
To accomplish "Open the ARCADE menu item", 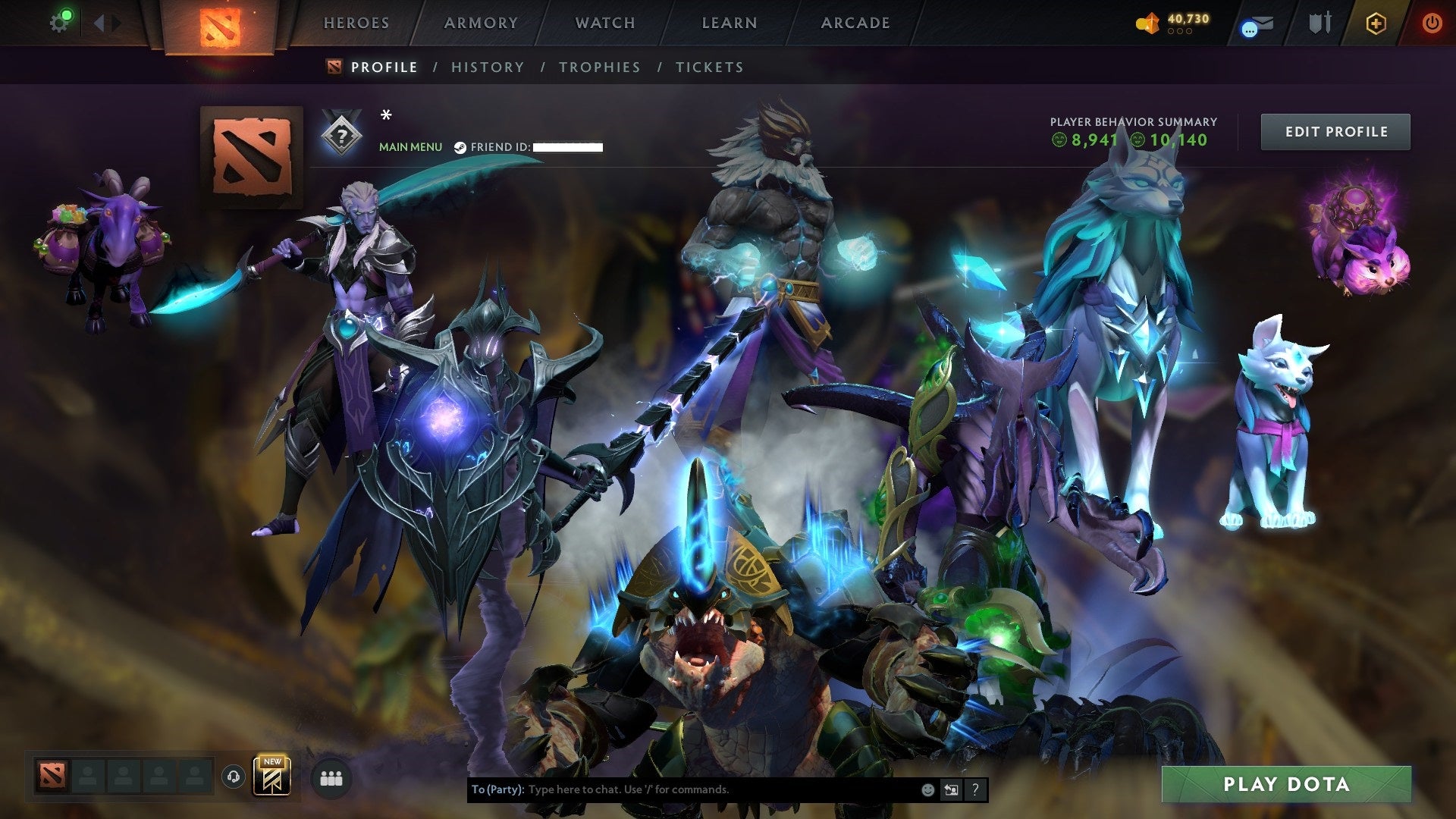I will [855, 23].
